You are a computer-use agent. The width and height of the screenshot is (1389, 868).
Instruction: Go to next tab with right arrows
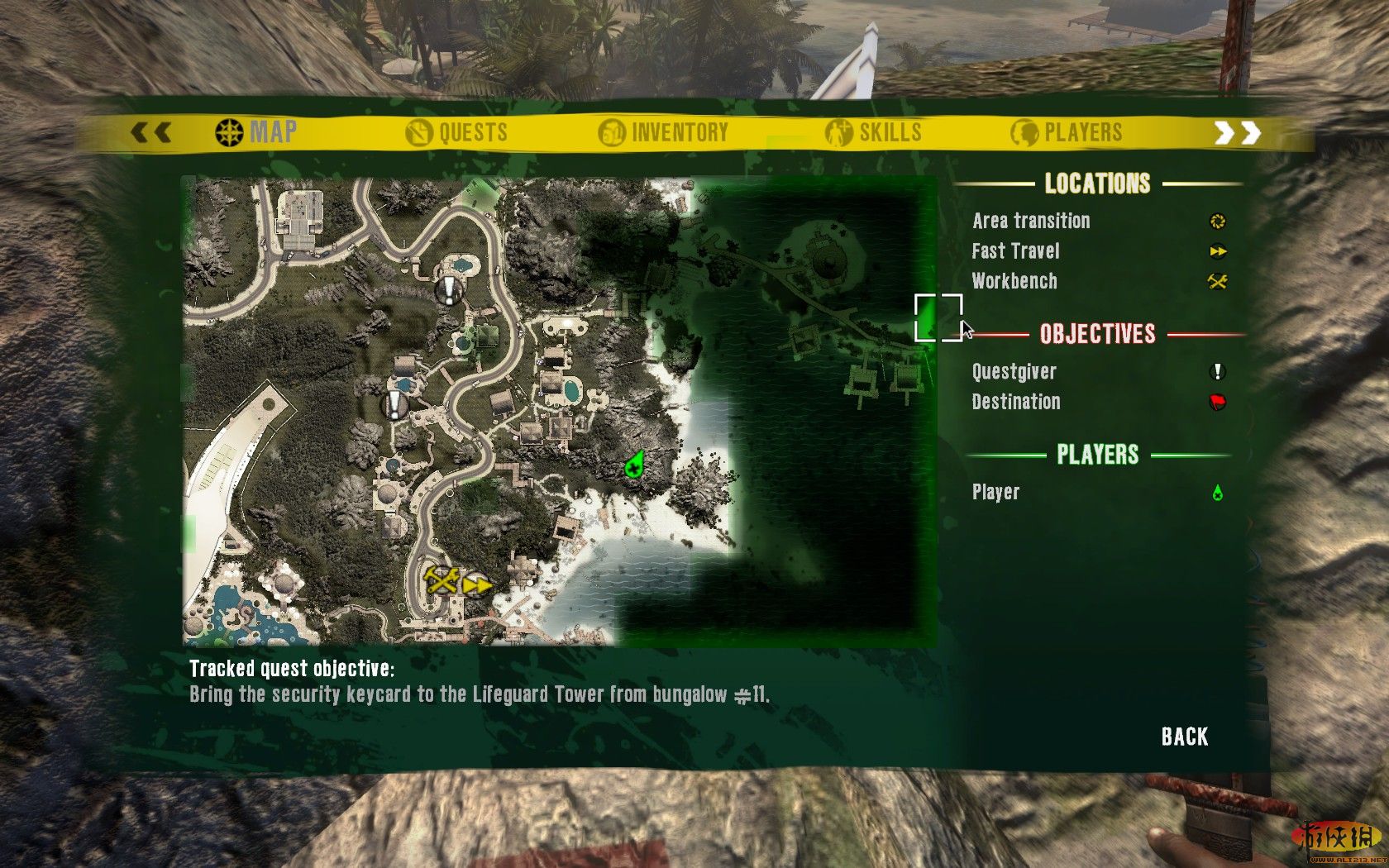click(1237, 132)
